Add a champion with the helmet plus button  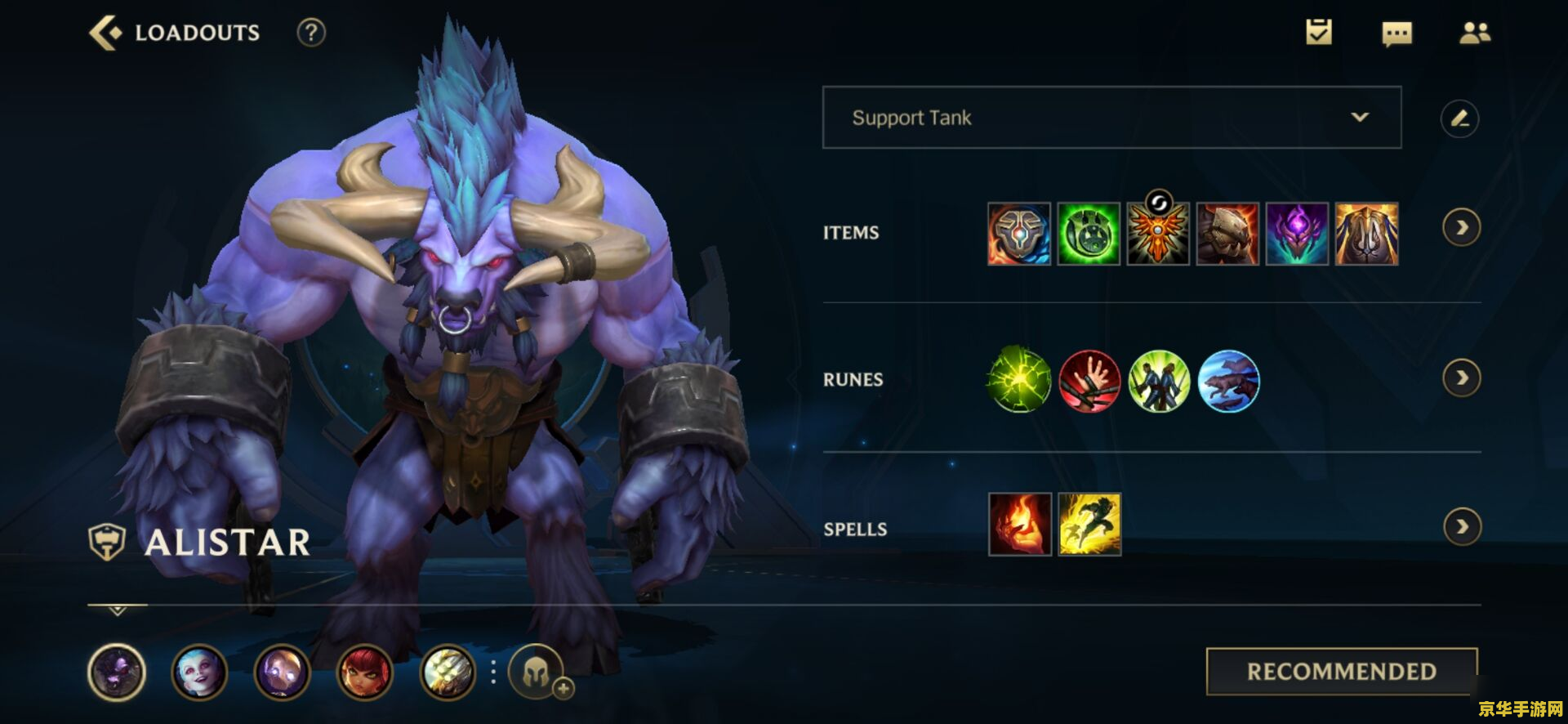[x=539, y=673]
